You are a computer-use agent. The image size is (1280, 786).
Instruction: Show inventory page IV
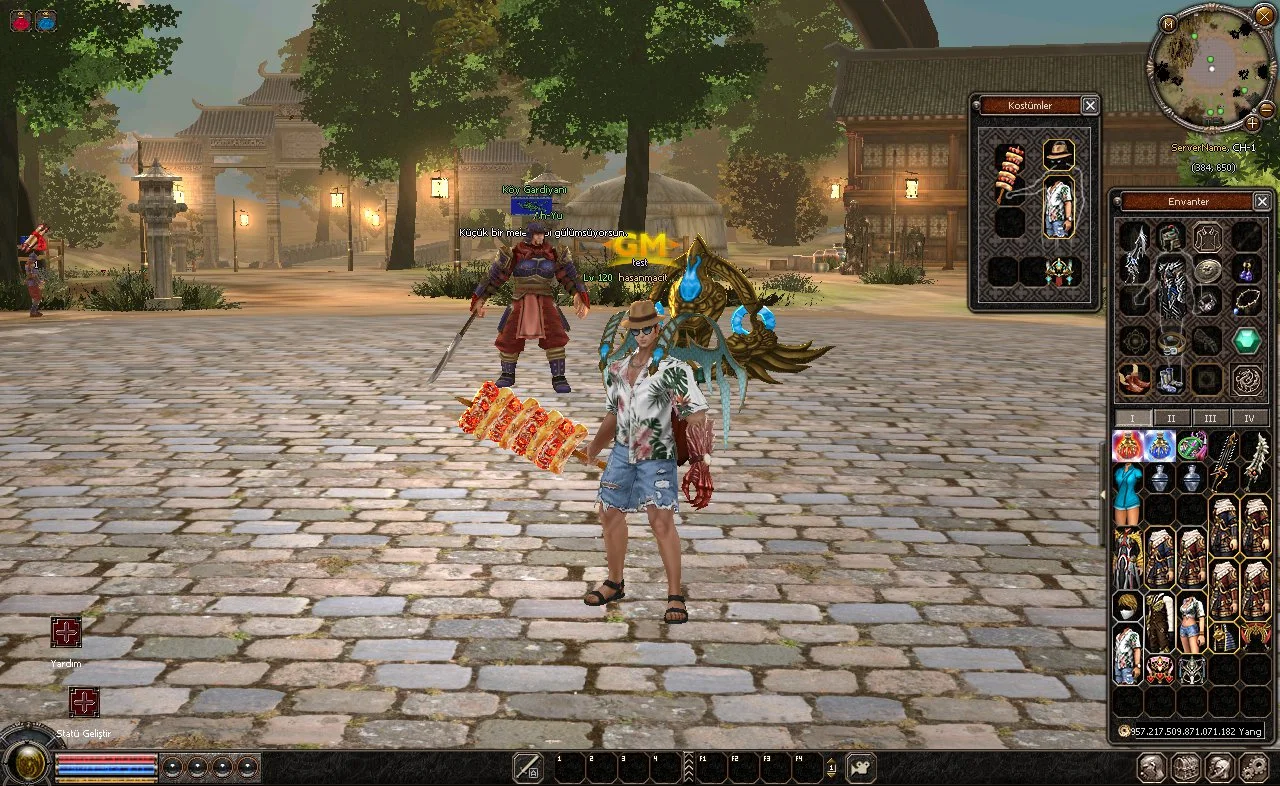(1248, 418)
